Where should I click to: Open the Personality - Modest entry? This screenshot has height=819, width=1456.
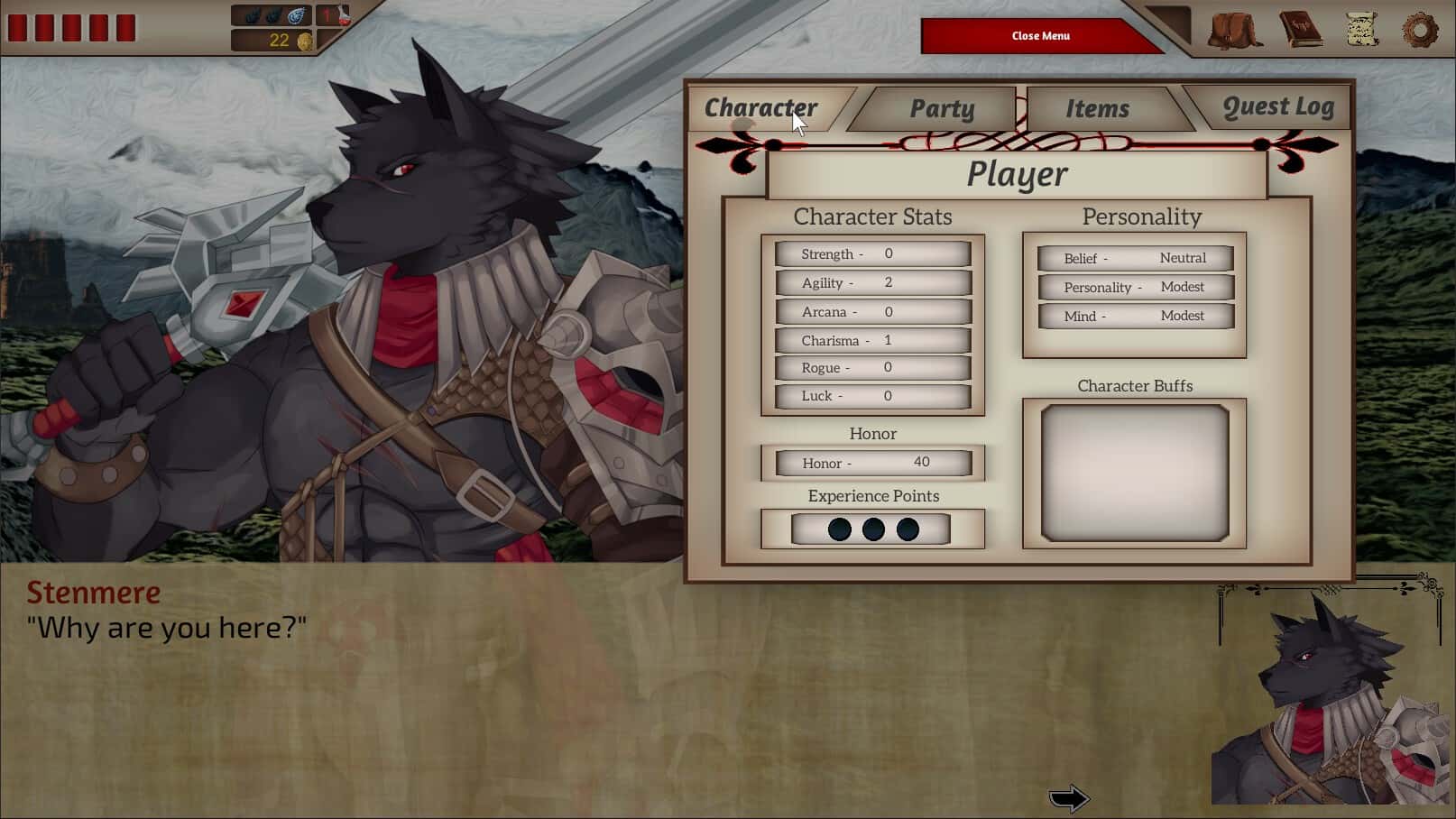click(1134, 287)
